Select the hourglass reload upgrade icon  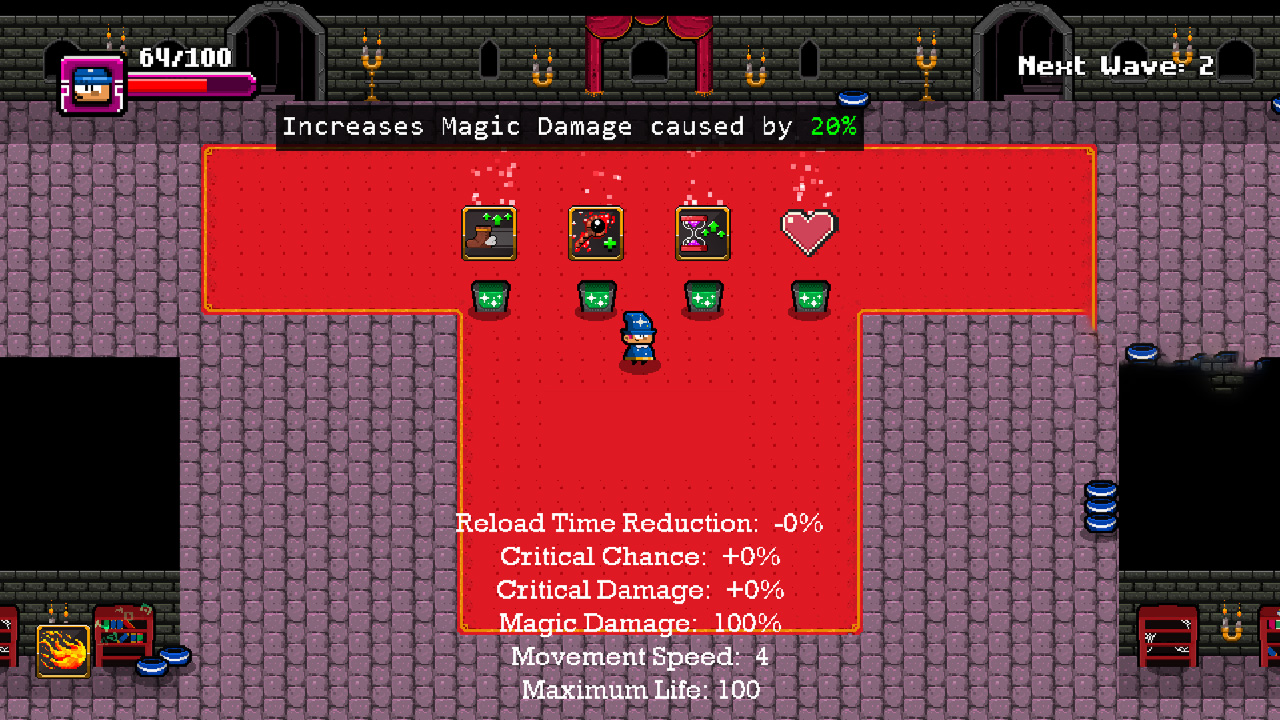coord(703,233)
